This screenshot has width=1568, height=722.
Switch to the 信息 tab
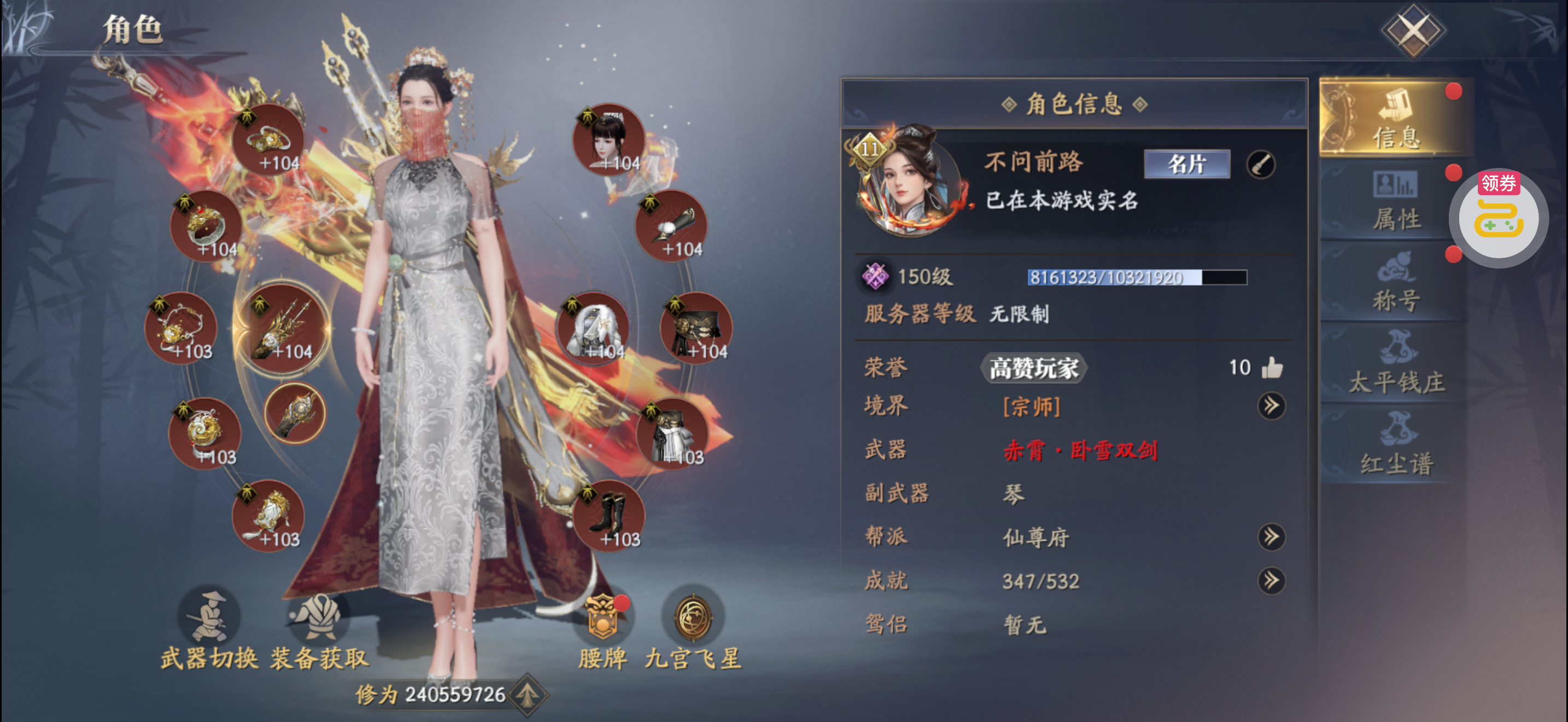pyautogui.click(x=1395, y=118)
